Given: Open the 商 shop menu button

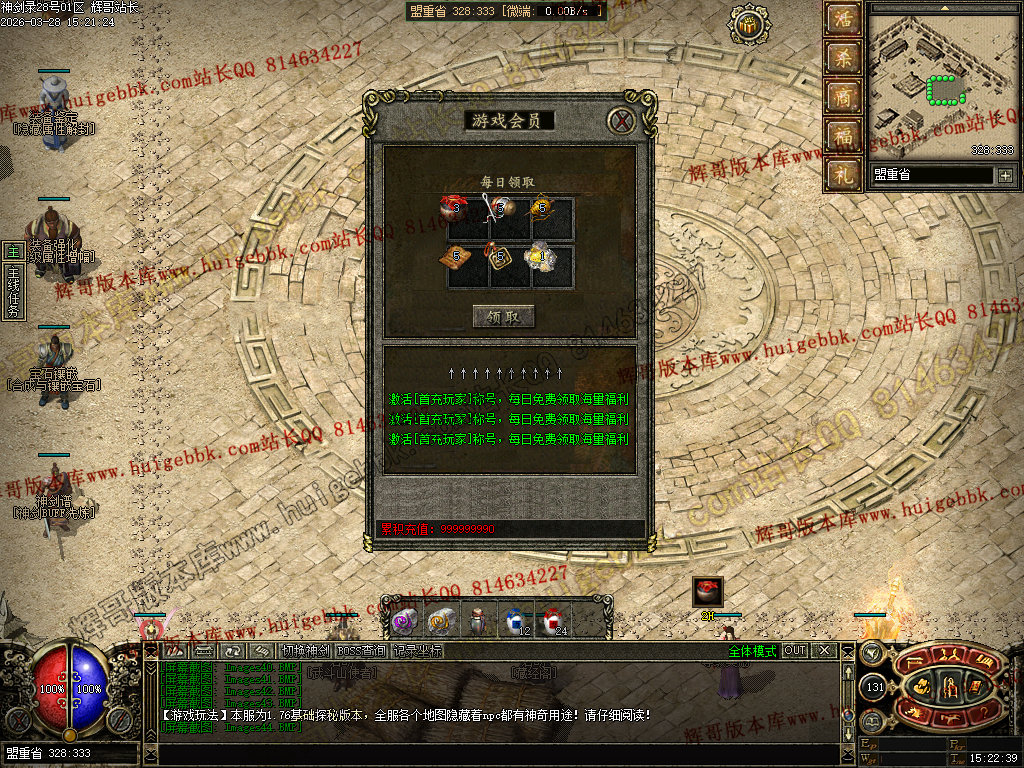Looking at the screenshot, I should coord(842,97).
